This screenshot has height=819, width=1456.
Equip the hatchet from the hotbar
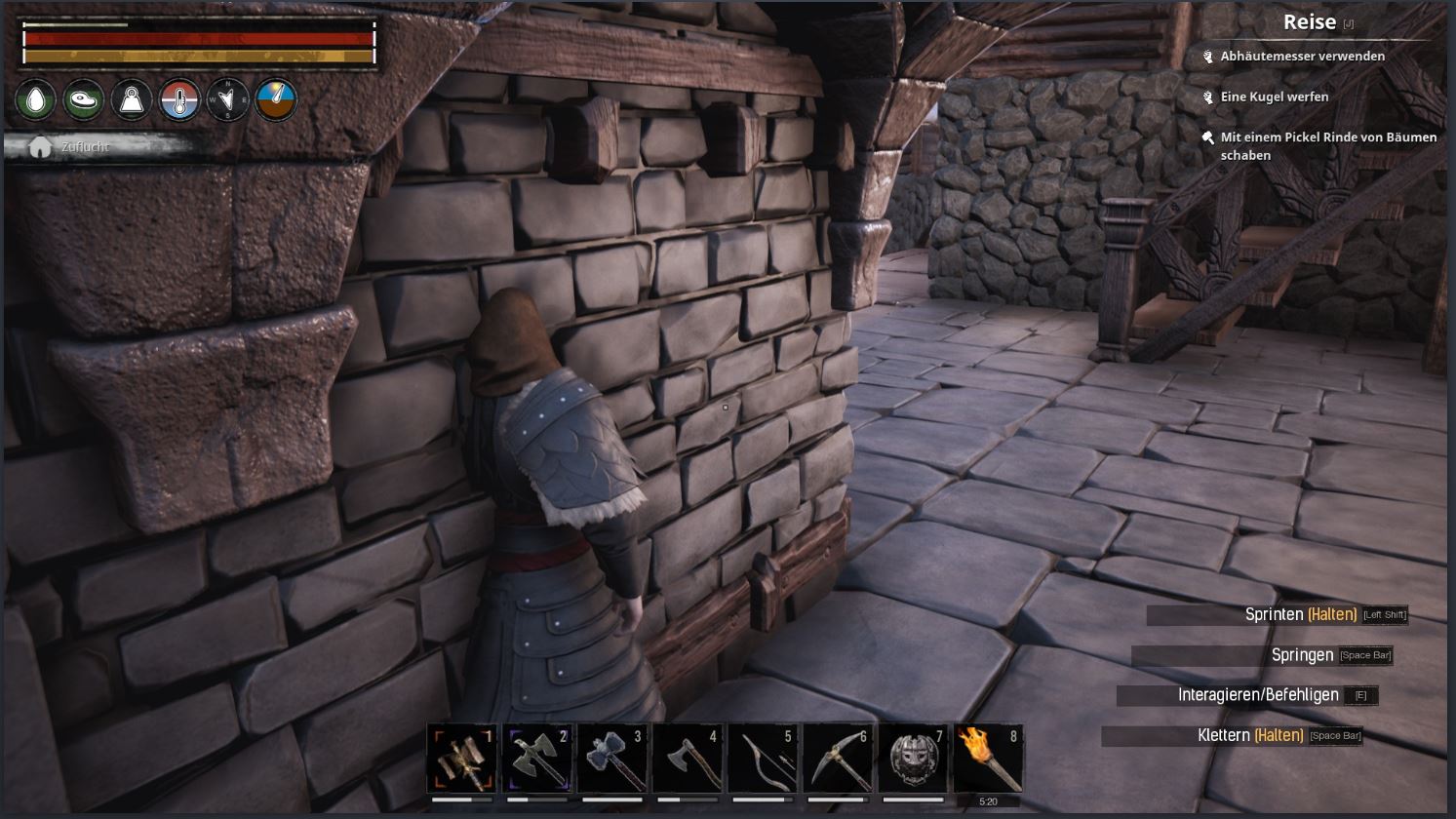click(688, 759)
